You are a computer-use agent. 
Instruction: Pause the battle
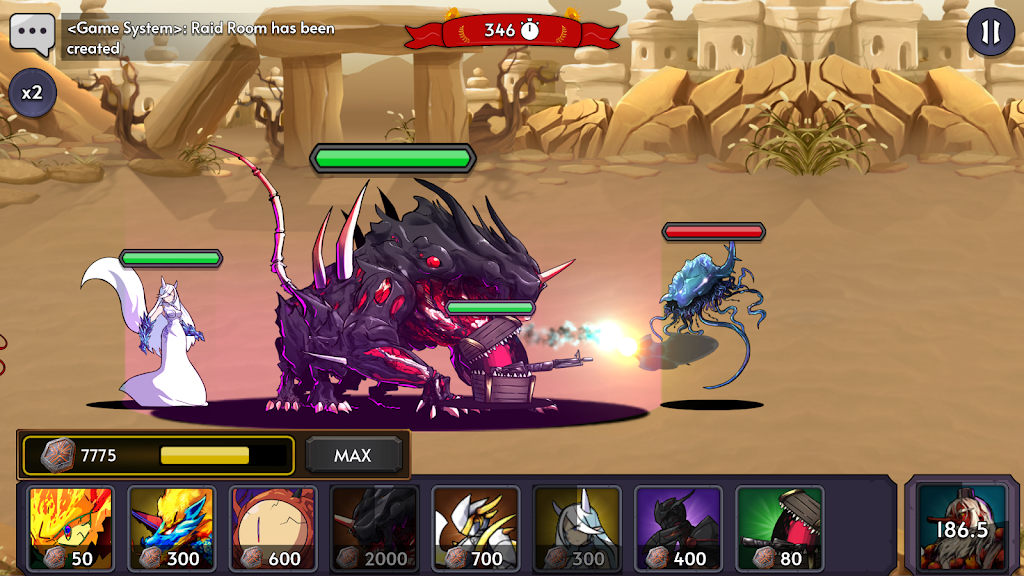click(x=989, y=33)
